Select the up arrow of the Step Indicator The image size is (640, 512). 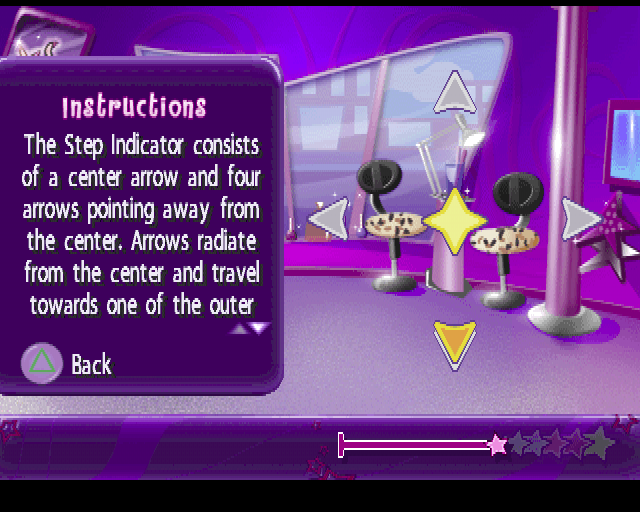click(456, 92)
